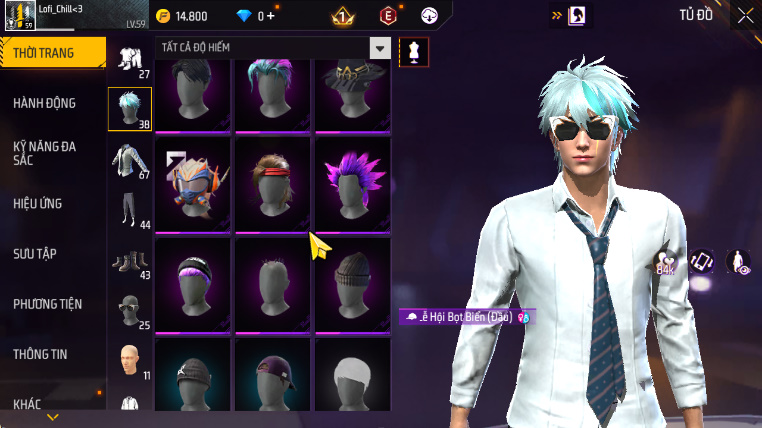
Task: Open the Sưu Tập section
Action: (x=35, y=253)
